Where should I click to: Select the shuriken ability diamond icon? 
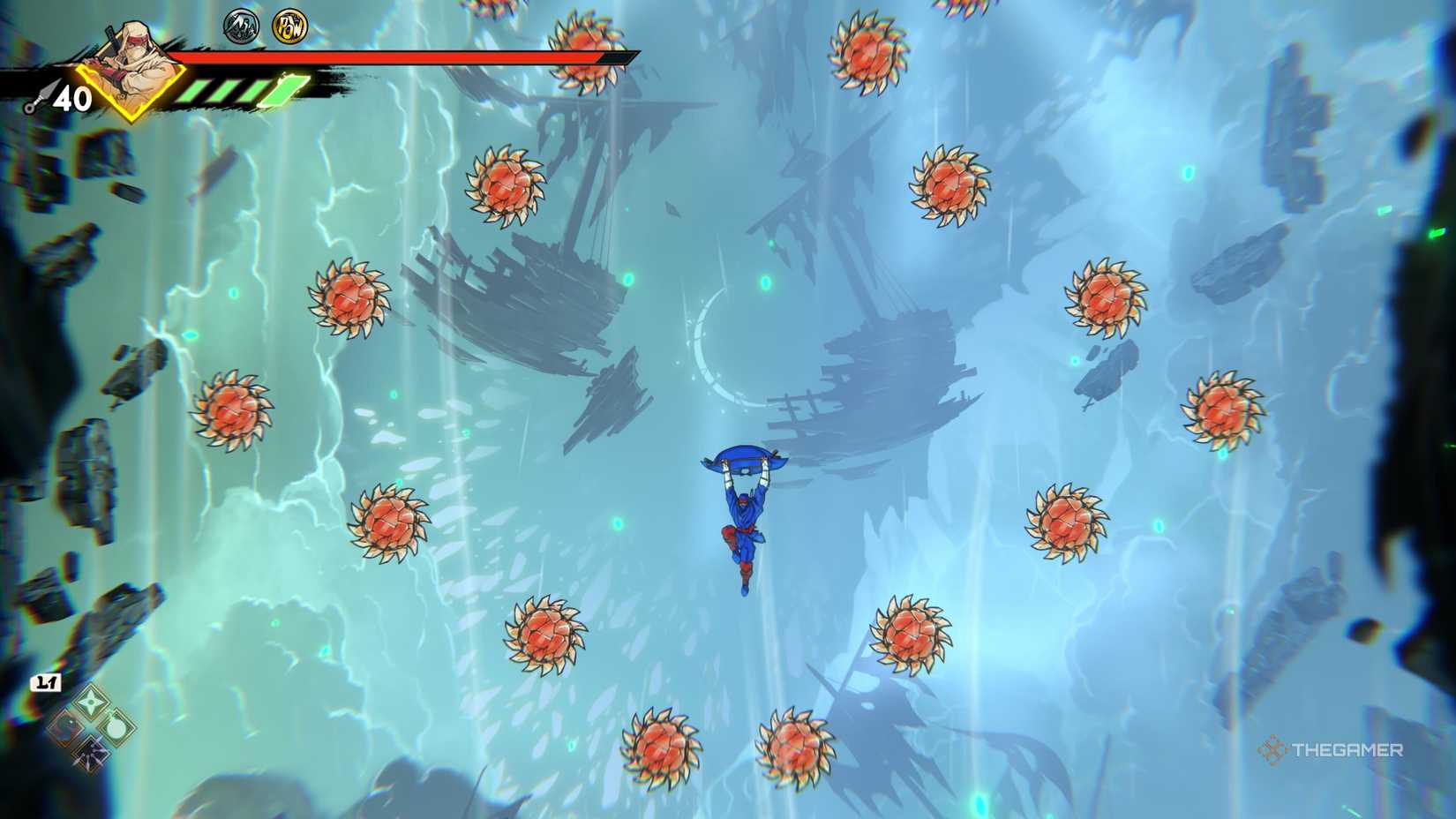point(92,702)
